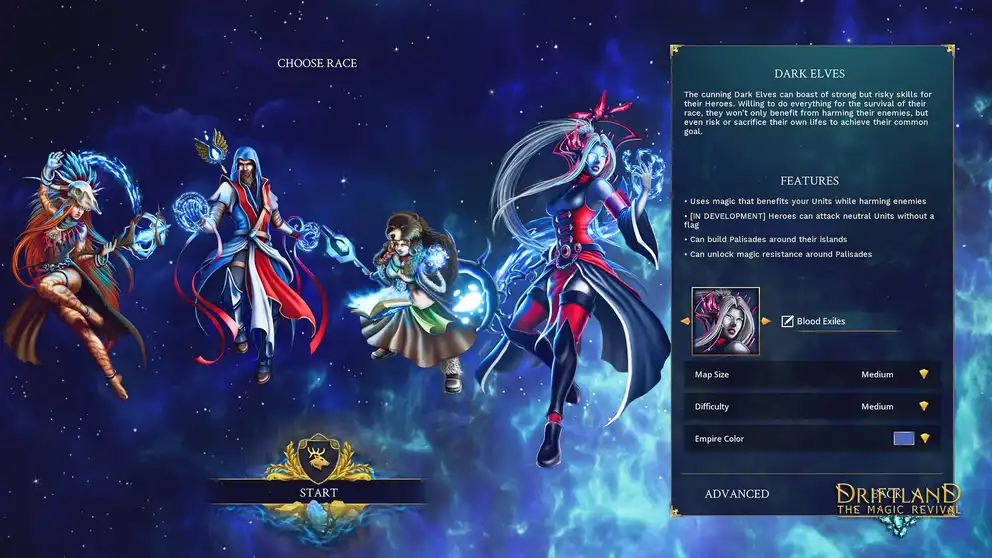
Task: Switch to the previous portrait with left arrow
Action: (x=685, y=321)
